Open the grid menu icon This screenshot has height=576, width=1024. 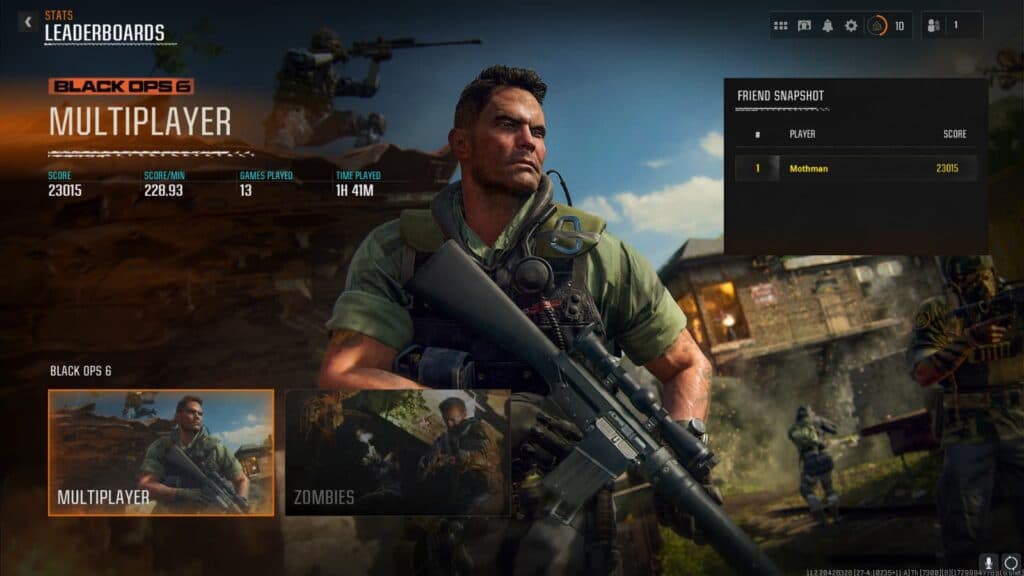781,26
